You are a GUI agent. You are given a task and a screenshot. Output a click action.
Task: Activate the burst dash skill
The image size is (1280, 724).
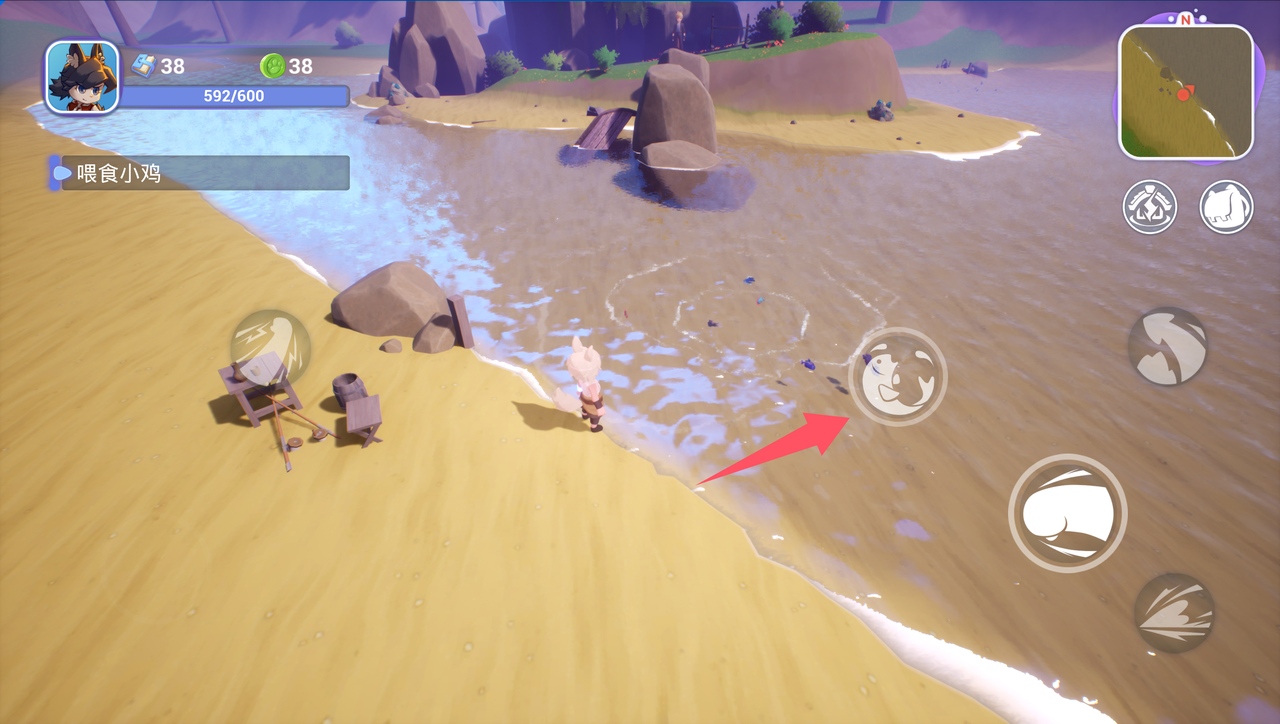(x=1174, y=612)
